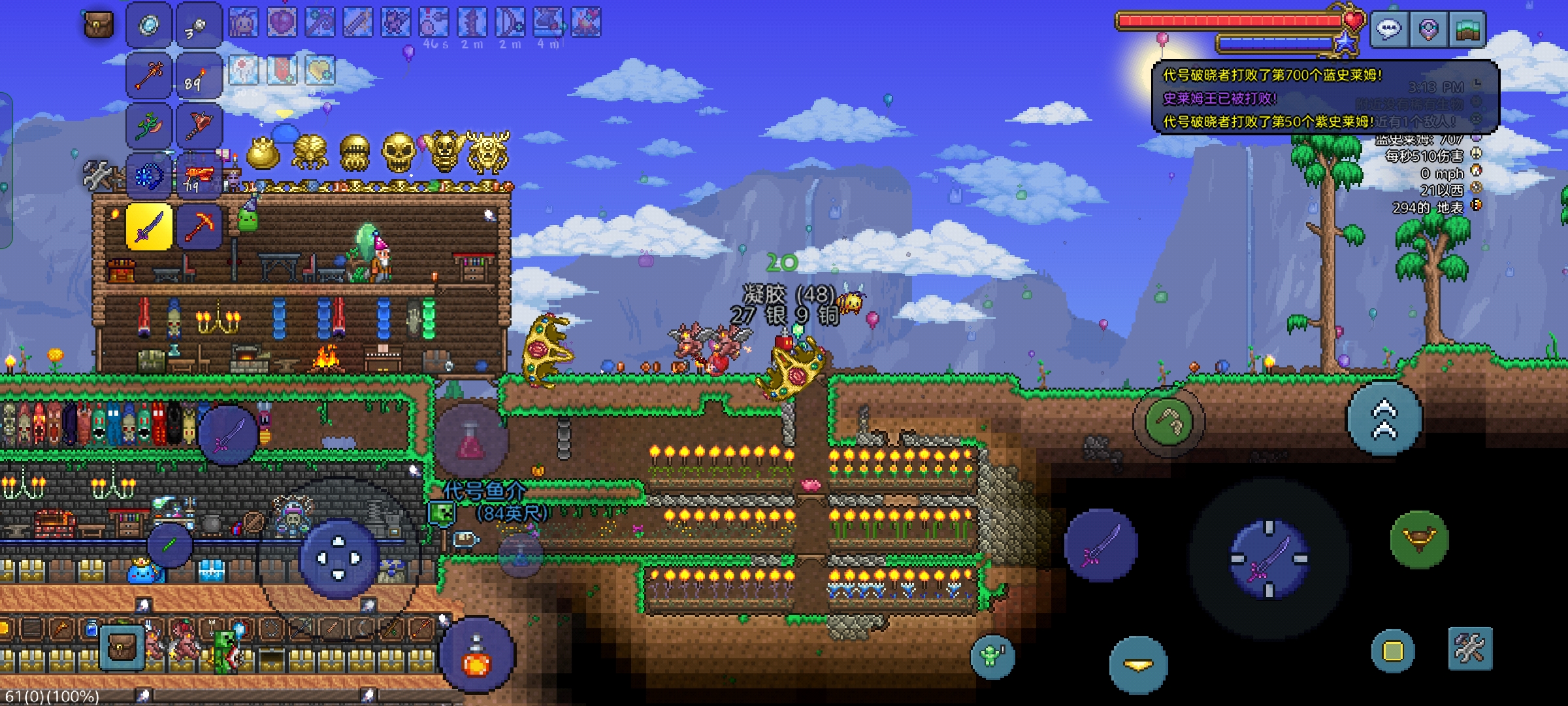The image size is (1568, 706).
Task: Select the selected purple sword hotbar slot
Action: 149,227
